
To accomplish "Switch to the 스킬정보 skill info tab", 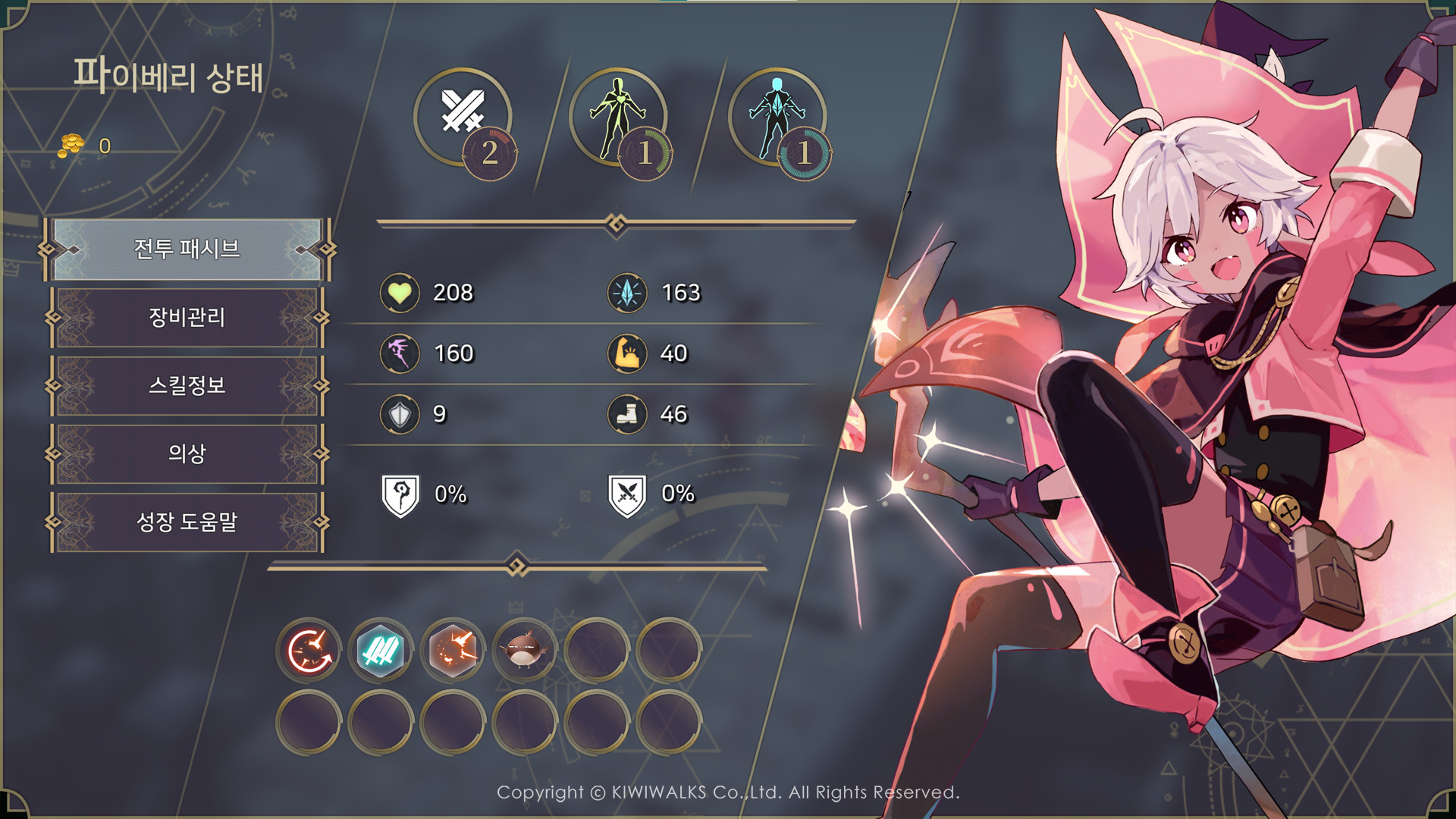I will click(187, 385).
